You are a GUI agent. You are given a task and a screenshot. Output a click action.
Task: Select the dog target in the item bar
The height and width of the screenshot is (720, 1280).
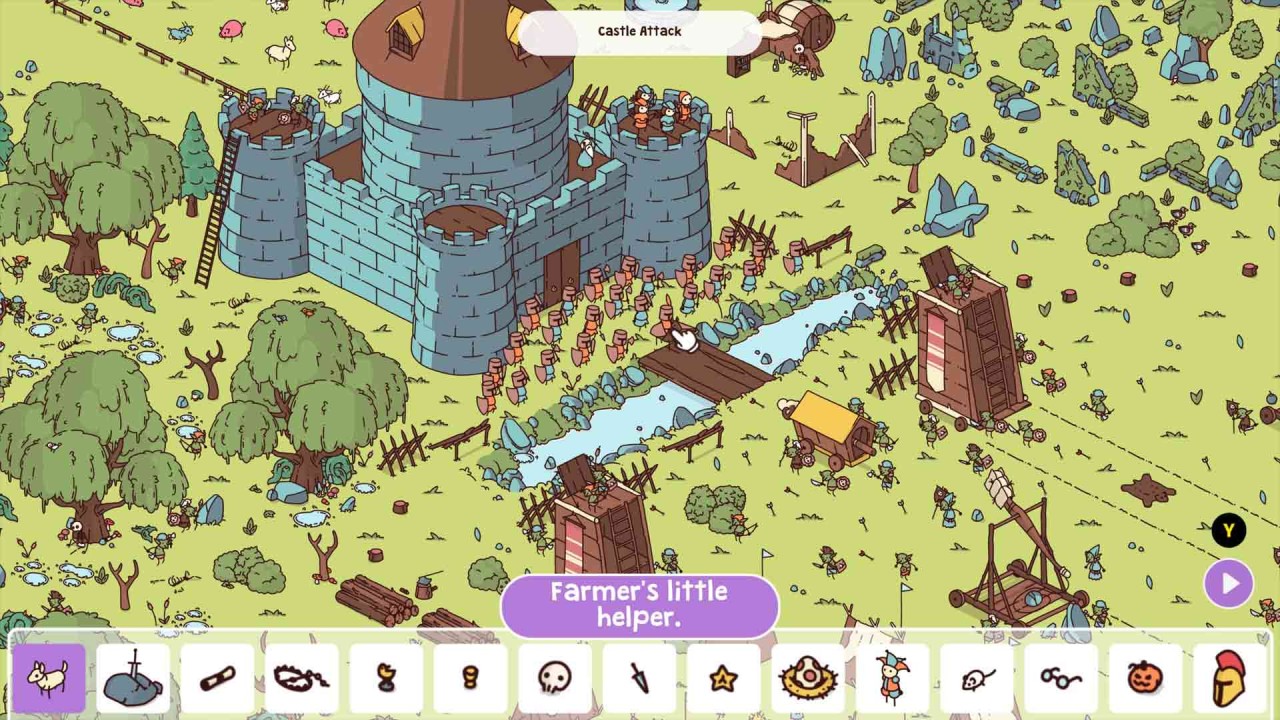tap(49, 679)
